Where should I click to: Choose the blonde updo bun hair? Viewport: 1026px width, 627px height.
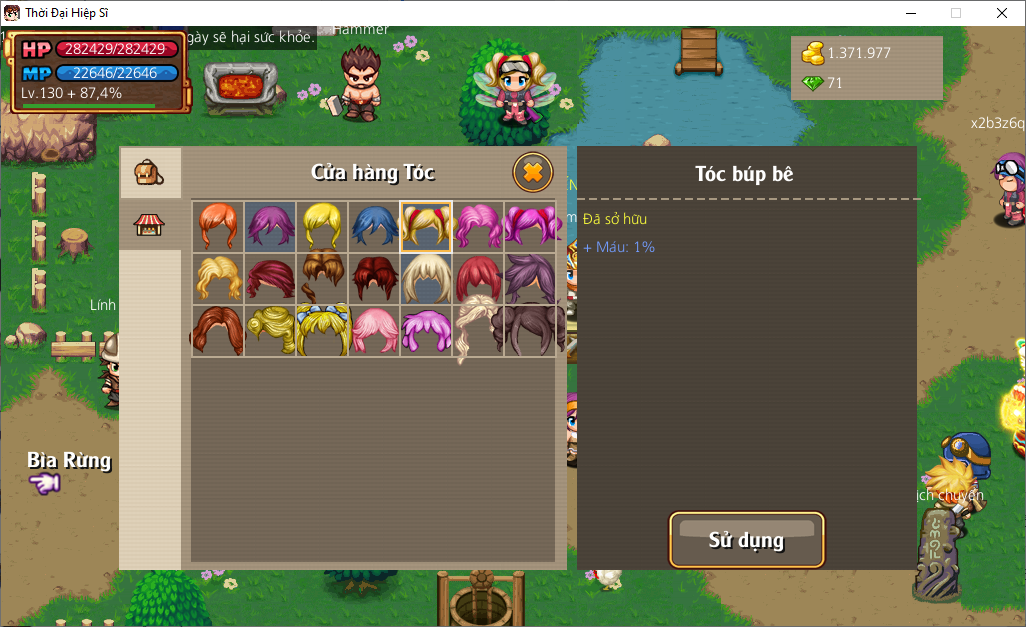(269, 330)
